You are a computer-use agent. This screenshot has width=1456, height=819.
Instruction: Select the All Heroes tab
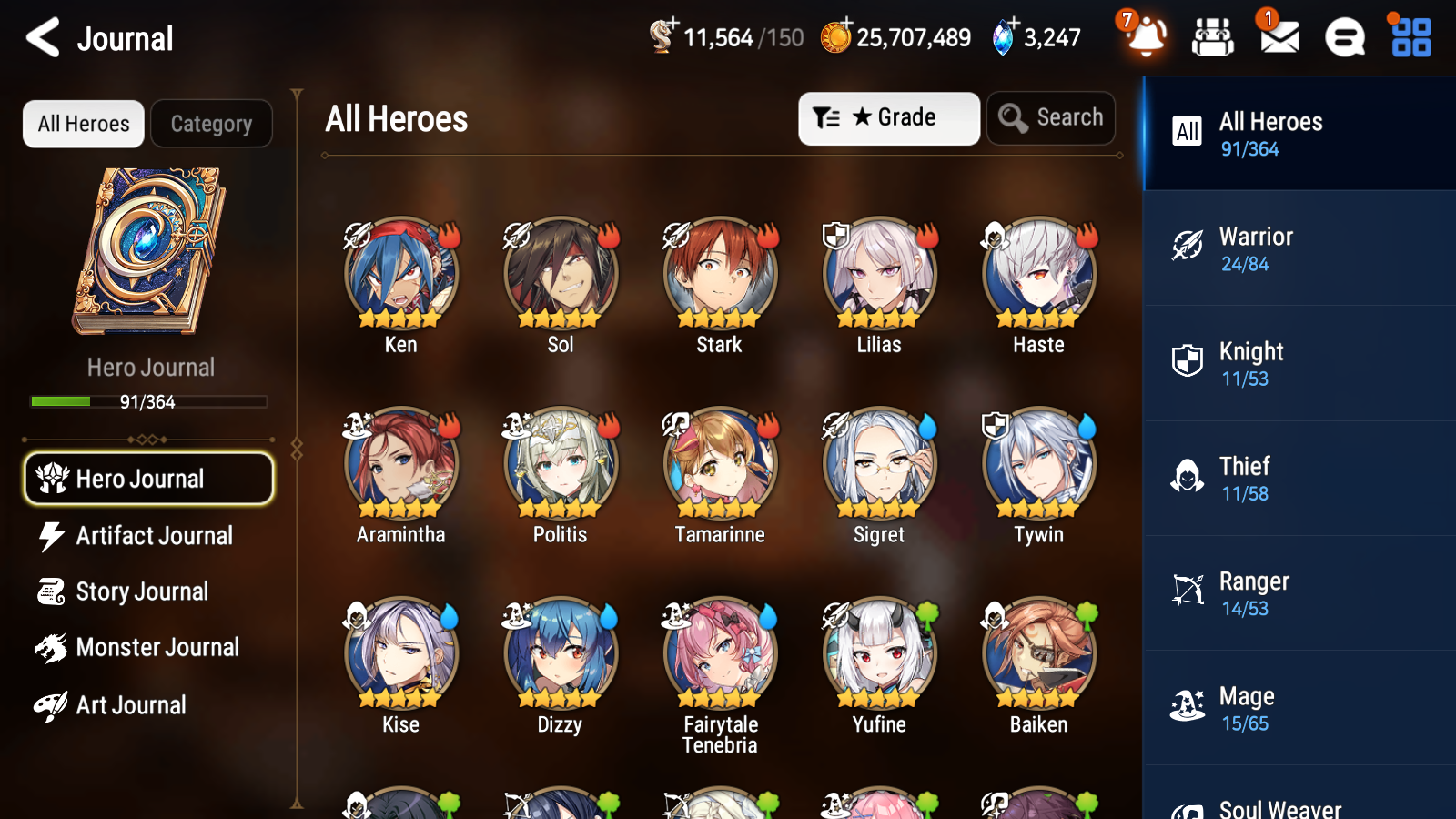tap(83, 124)
